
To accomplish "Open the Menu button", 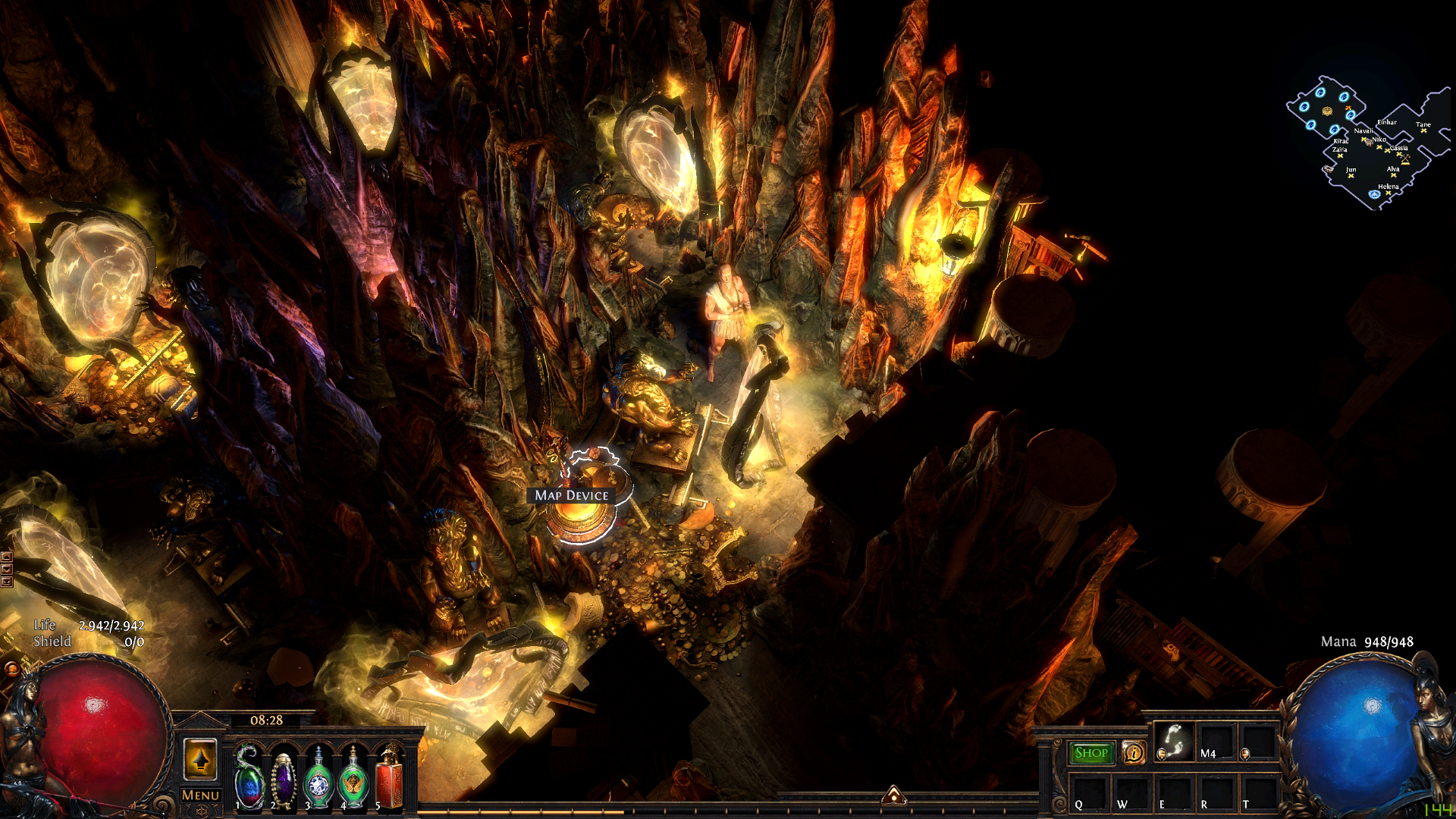I will [200, 795].
